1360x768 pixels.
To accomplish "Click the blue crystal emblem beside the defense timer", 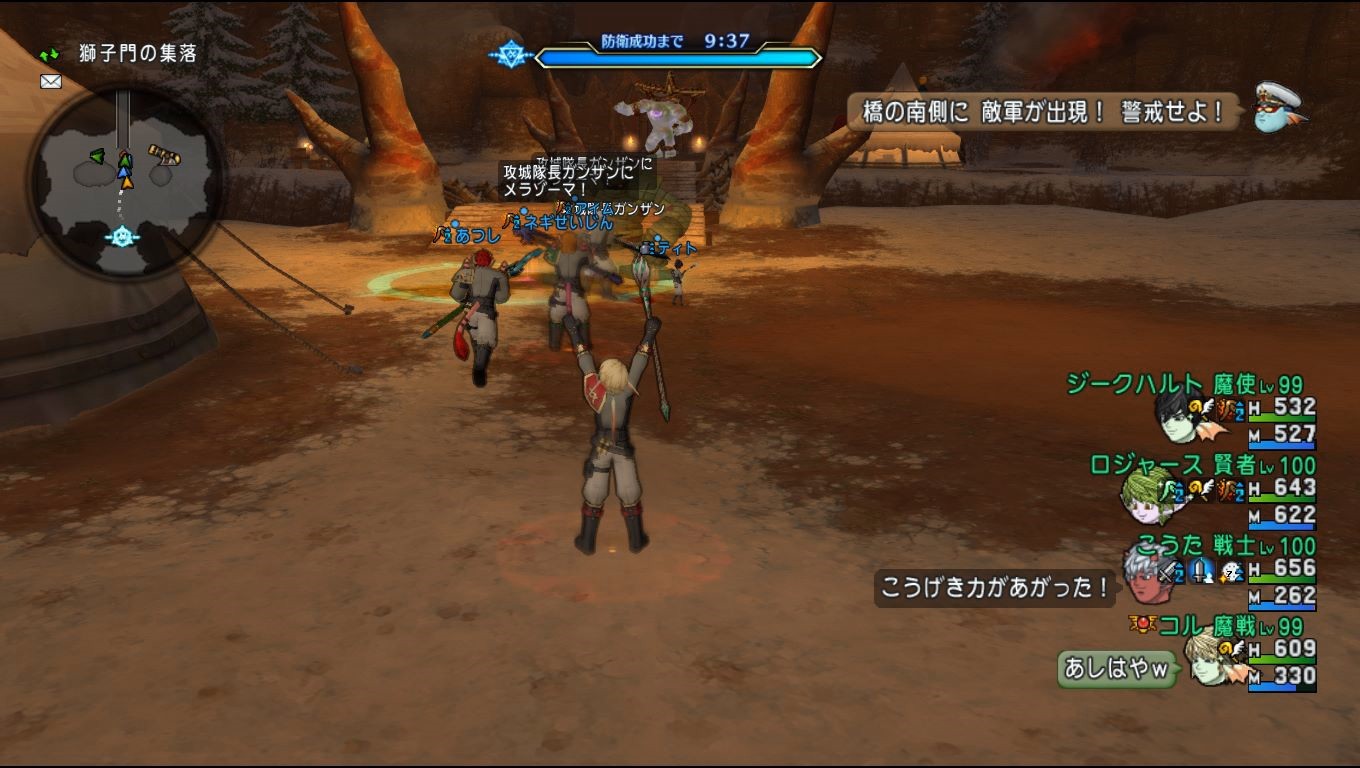I will tap(513, 52).
